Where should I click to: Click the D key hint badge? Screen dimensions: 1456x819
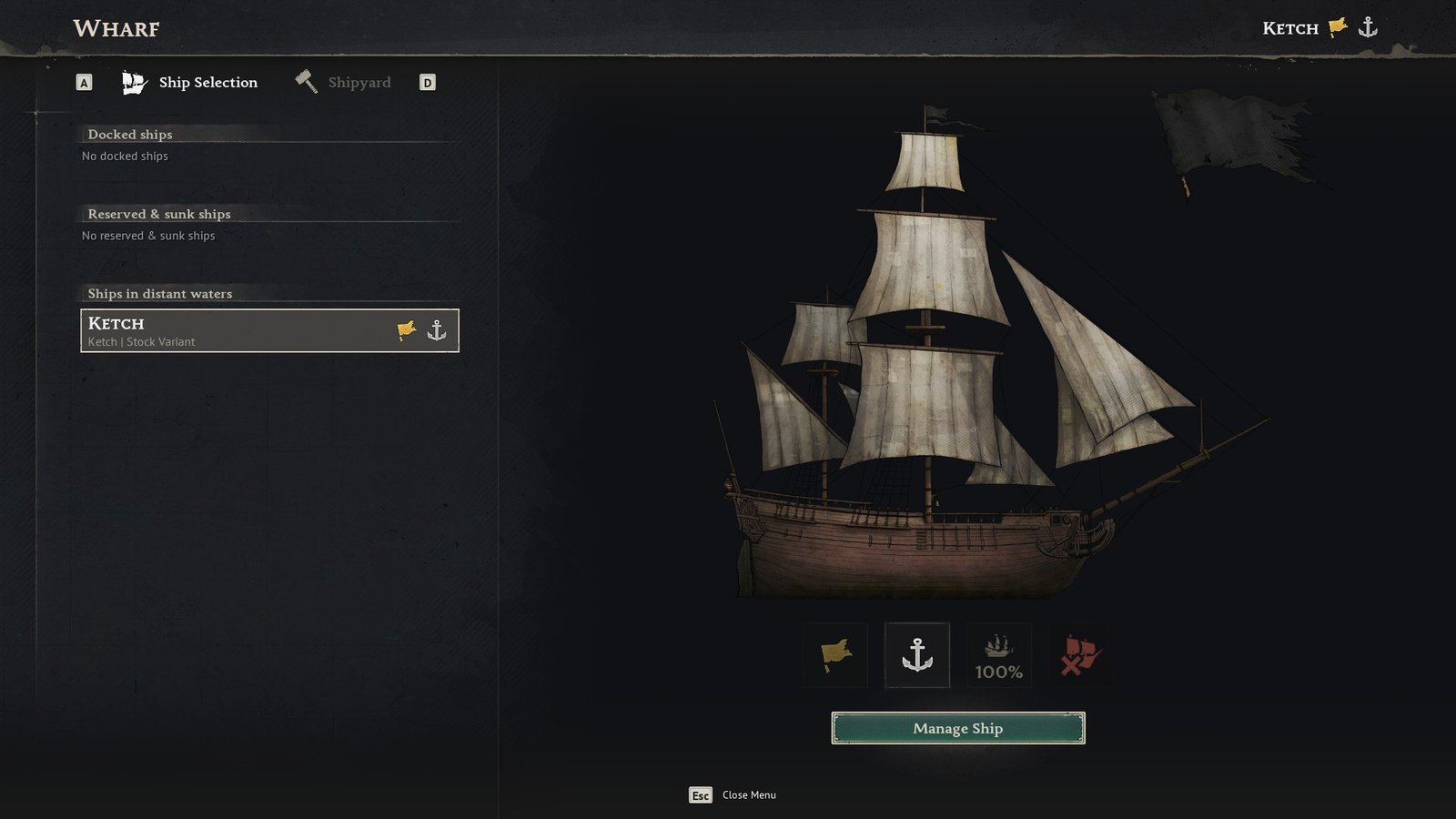tap(427, 81)
